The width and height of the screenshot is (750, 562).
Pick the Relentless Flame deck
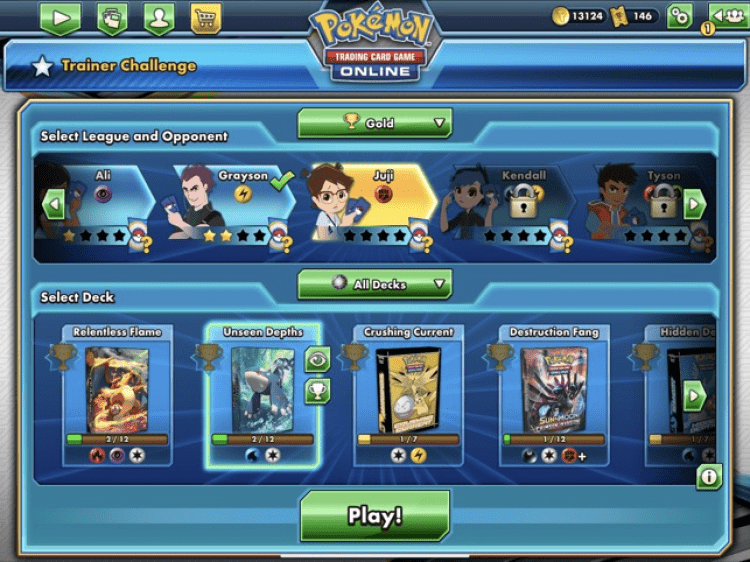(x=117, y=392)
